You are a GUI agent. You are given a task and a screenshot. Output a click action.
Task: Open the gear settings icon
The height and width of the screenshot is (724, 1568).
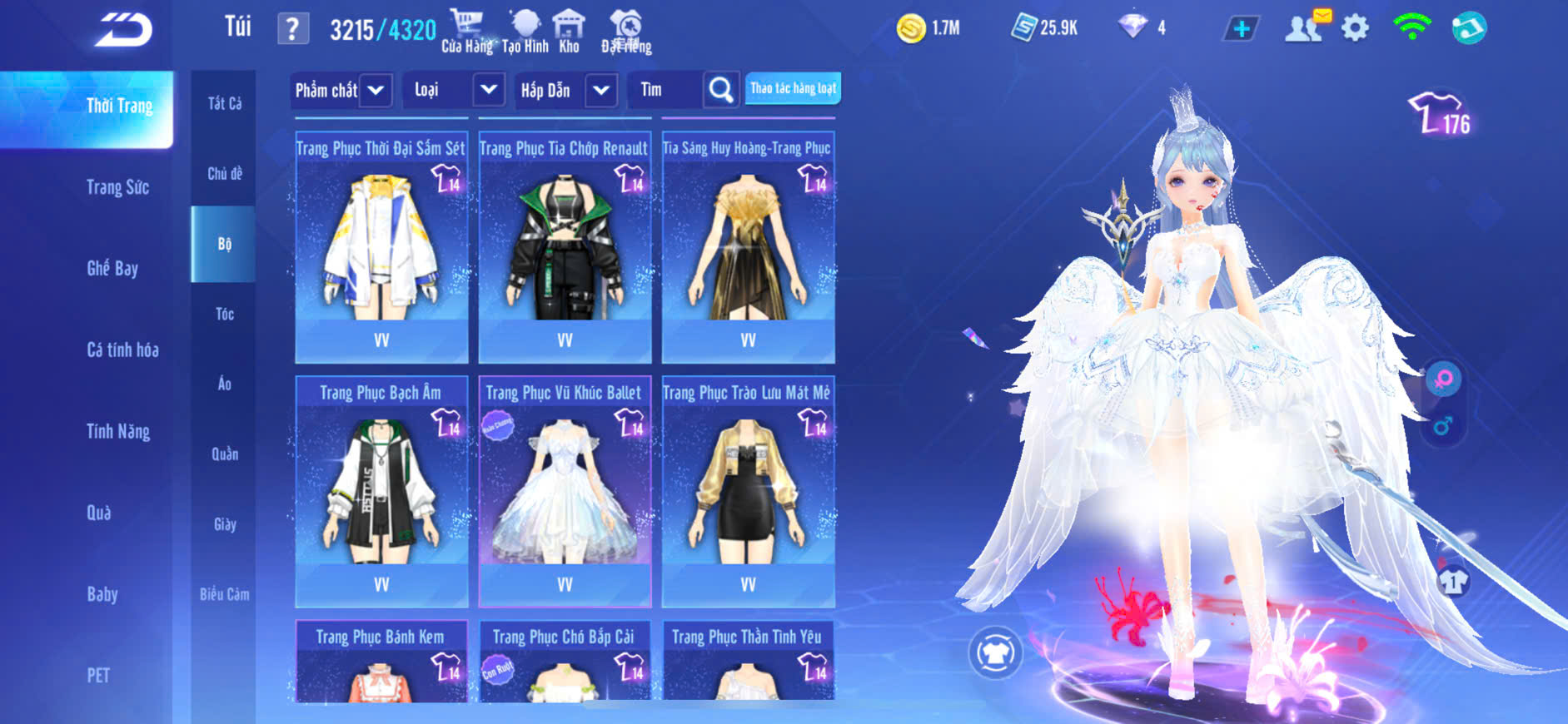(1355, 28)
